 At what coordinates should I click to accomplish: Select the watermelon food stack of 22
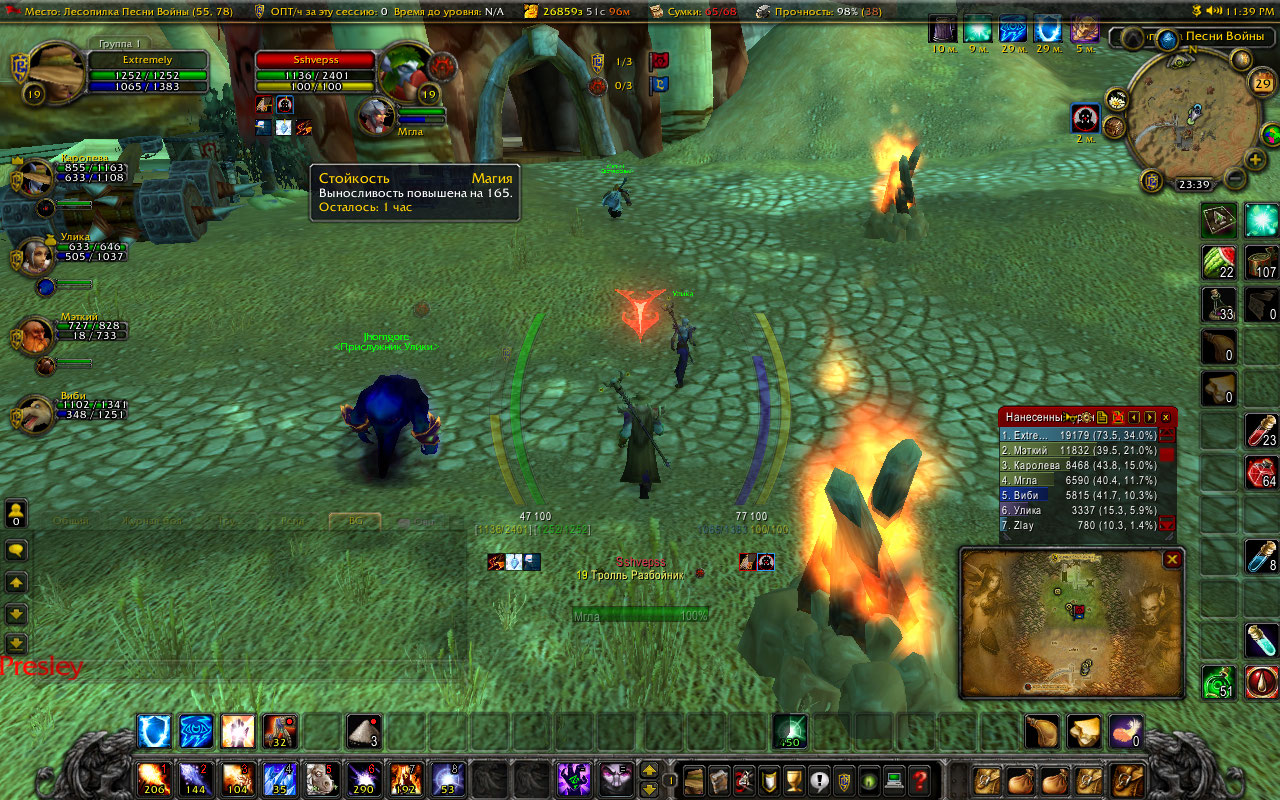(x=1219, y=262)
